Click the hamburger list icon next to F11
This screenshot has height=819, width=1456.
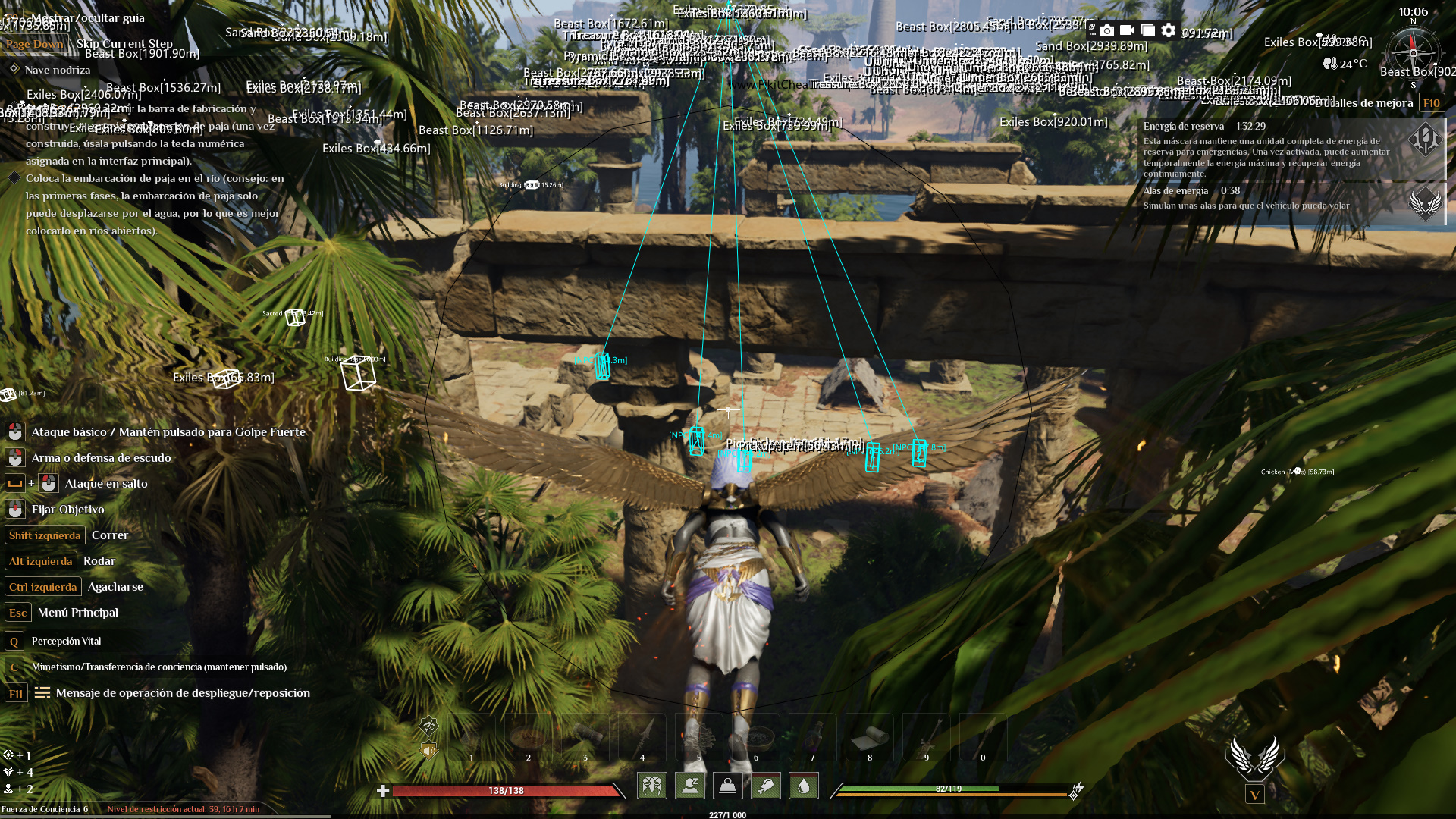pyautogui.click(x=43, y=693)
